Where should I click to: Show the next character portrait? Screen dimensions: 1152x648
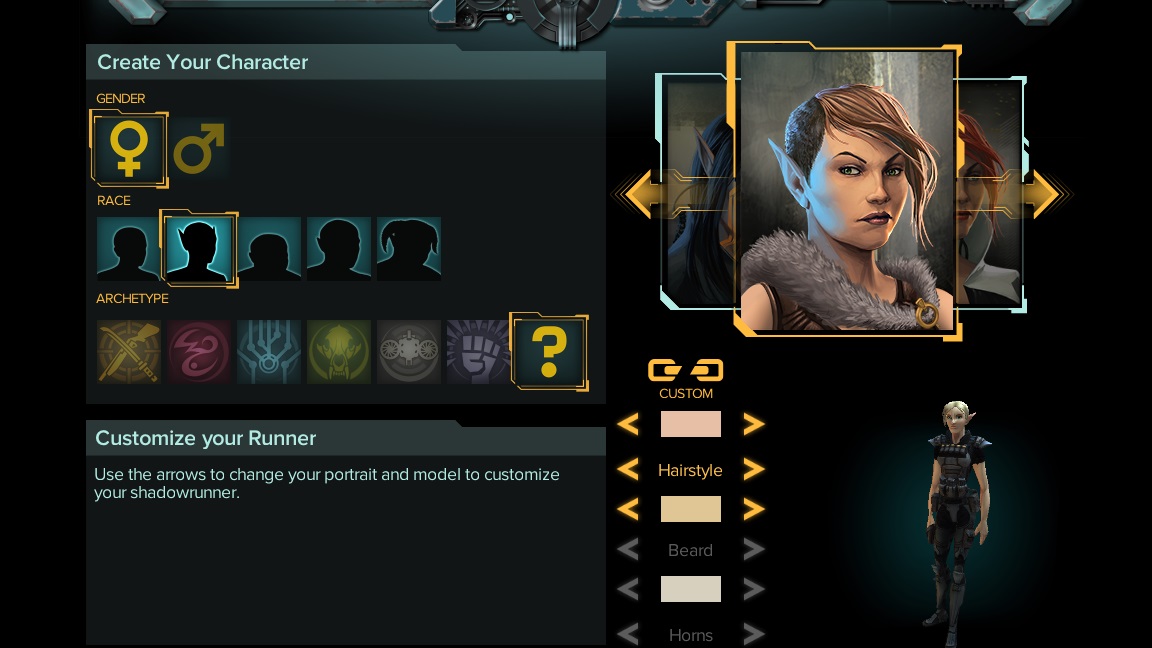[1044, 194]
